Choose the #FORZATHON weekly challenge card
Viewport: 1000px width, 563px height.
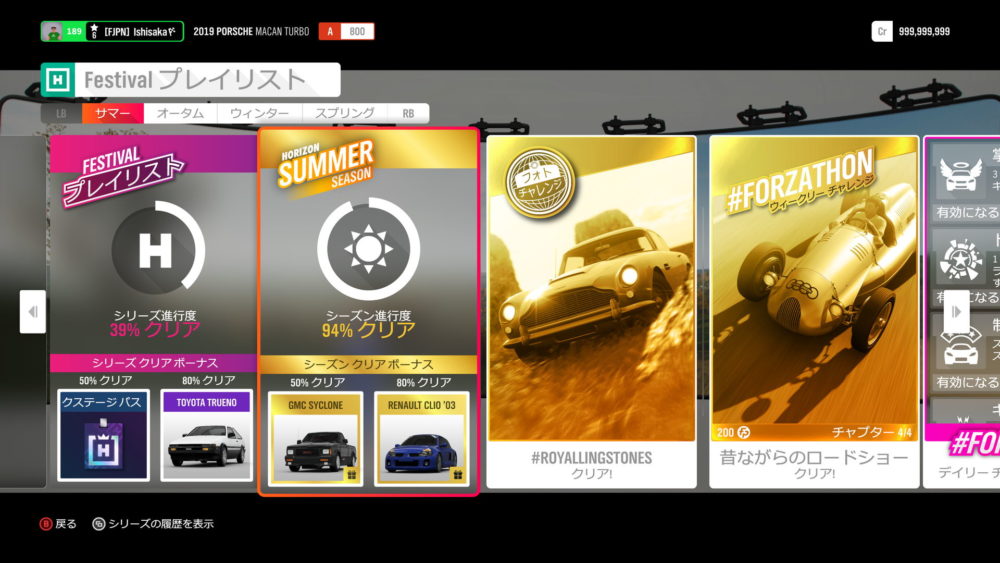pyautogui.click(x=814, y=310)
